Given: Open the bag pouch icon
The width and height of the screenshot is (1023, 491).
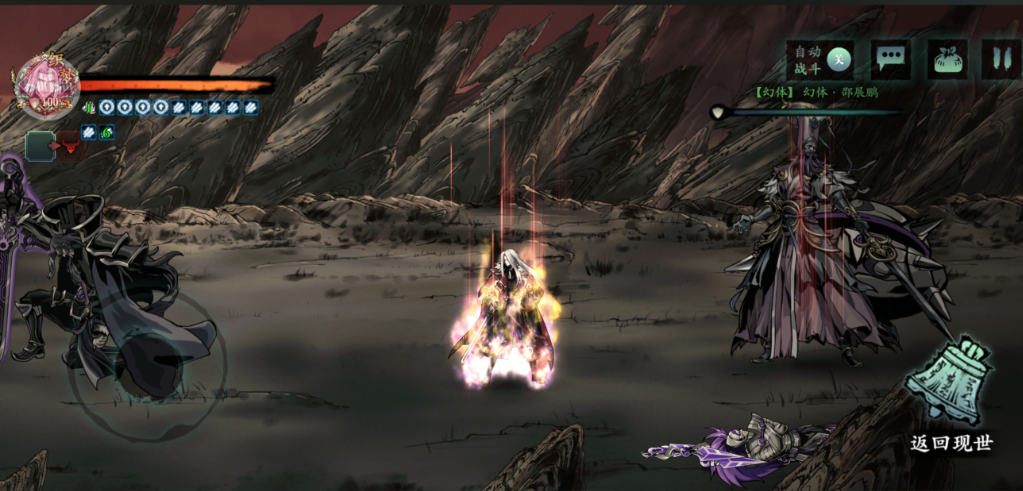Looking at the screenshot, I should click(x=946, y=60).
